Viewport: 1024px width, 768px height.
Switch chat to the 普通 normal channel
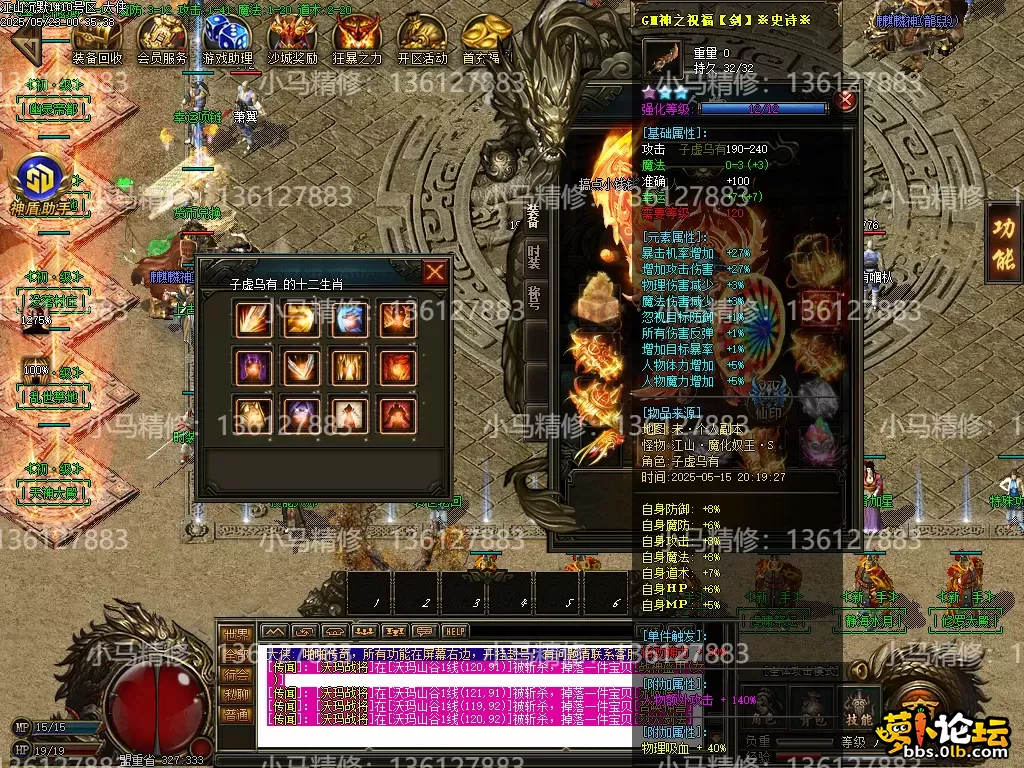[x=236, y=714]
